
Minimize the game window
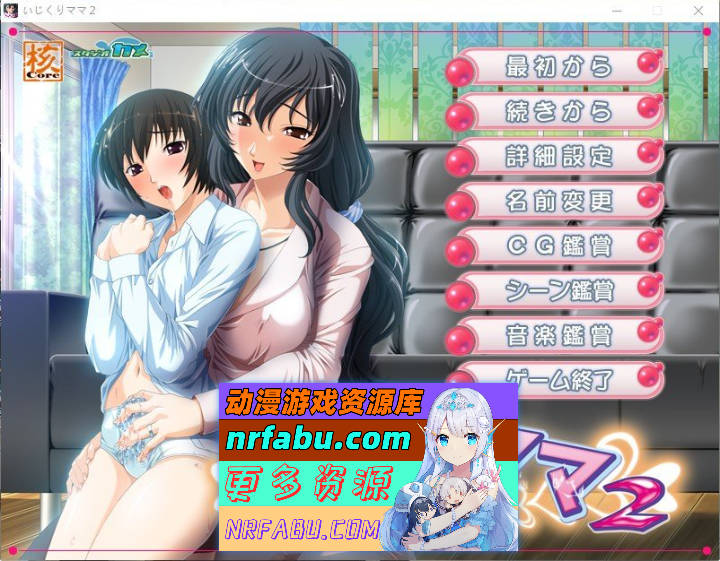click(x=617, y=10)
